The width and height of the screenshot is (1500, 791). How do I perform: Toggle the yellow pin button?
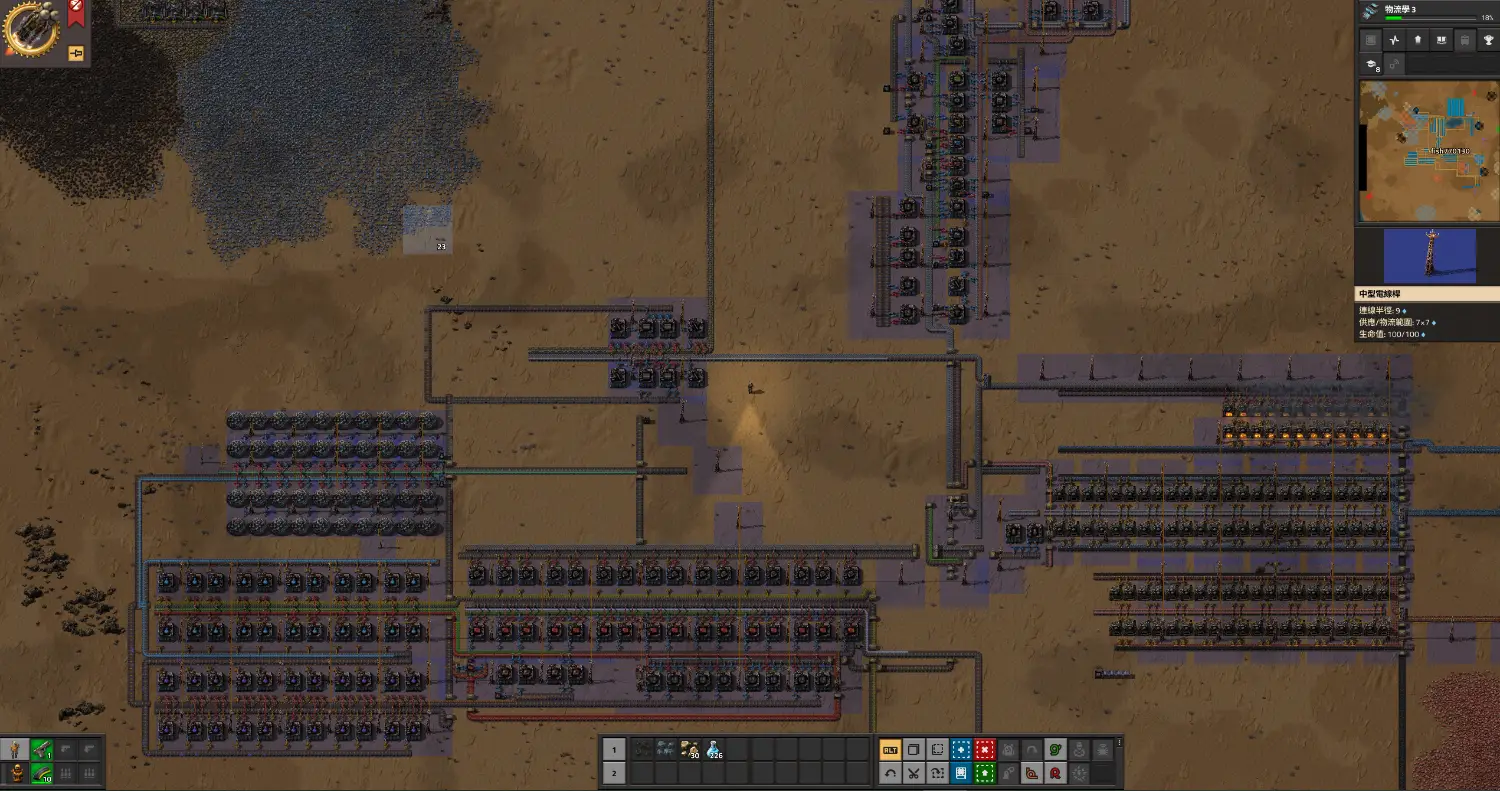76,53
